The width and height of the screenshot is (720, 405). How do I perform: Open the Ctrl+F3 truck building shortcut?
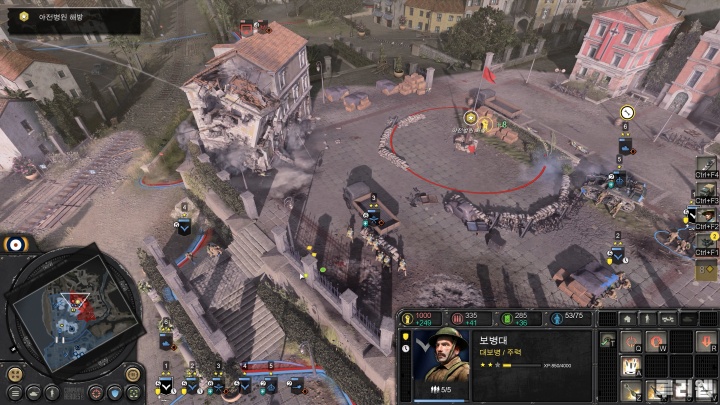point(707,190)
